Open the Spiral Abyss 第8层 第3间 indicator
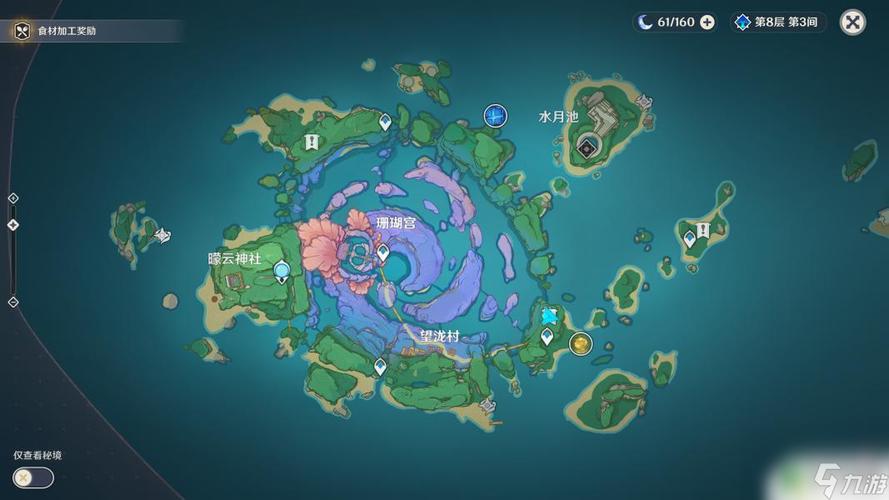The image size is (889, 500). pyautogui.click(x=778, y=22)
